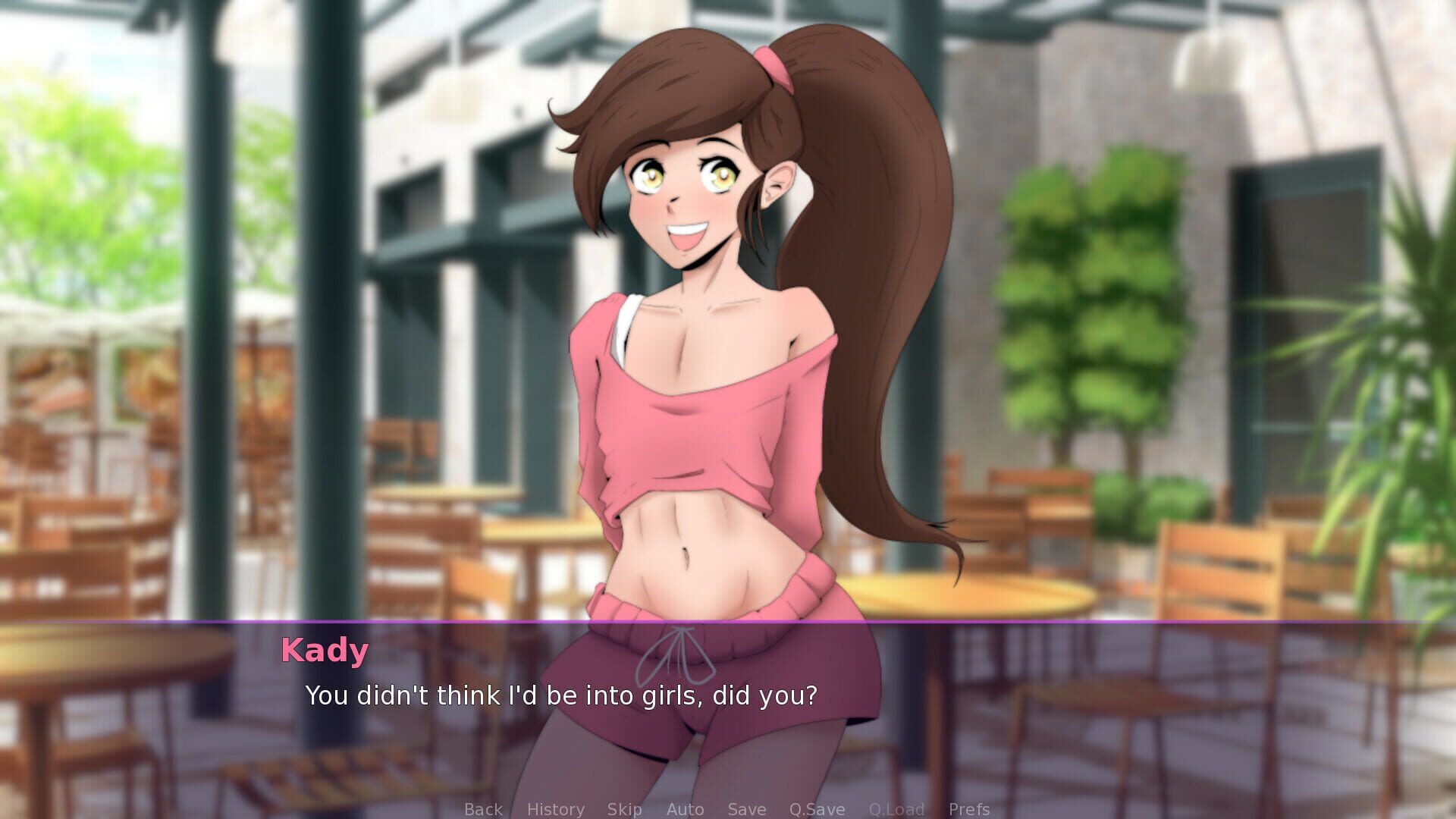Select Save from the bottom quick menu

coord(746,809)
